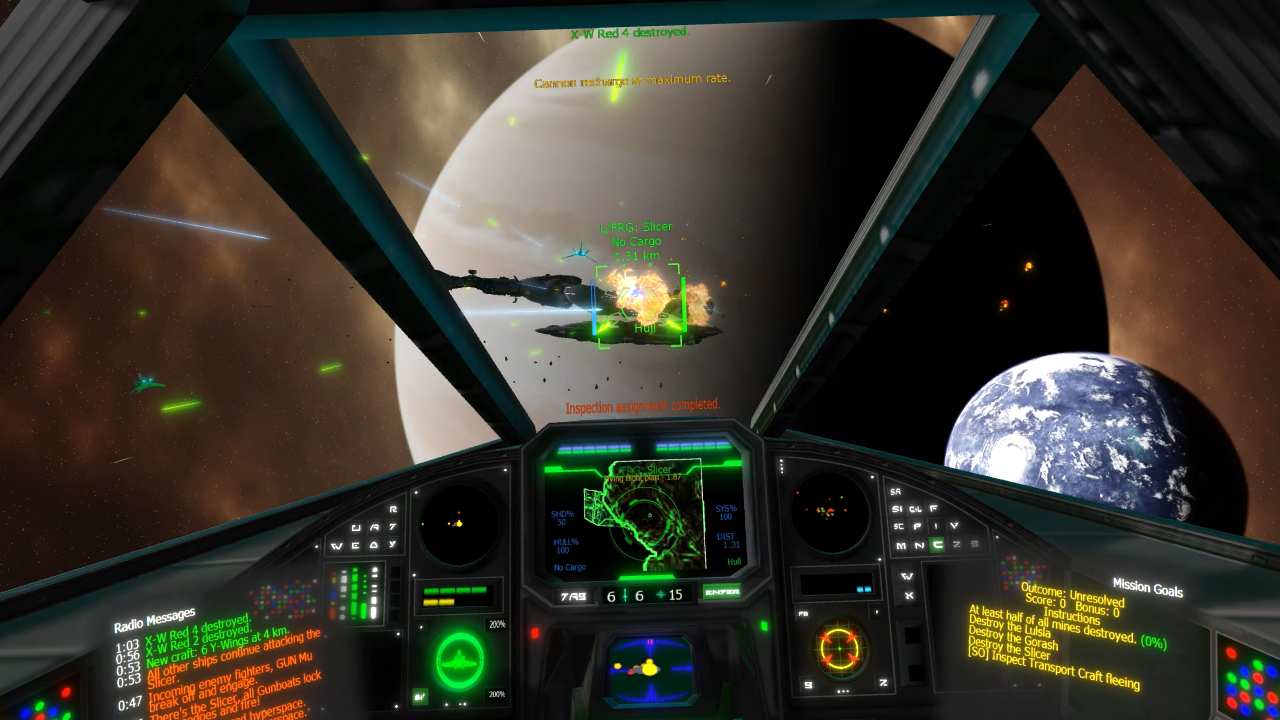This screenshot has height=720, width=1280.
Task: Click the M key on the right keypad
Action: coord(899,545)
